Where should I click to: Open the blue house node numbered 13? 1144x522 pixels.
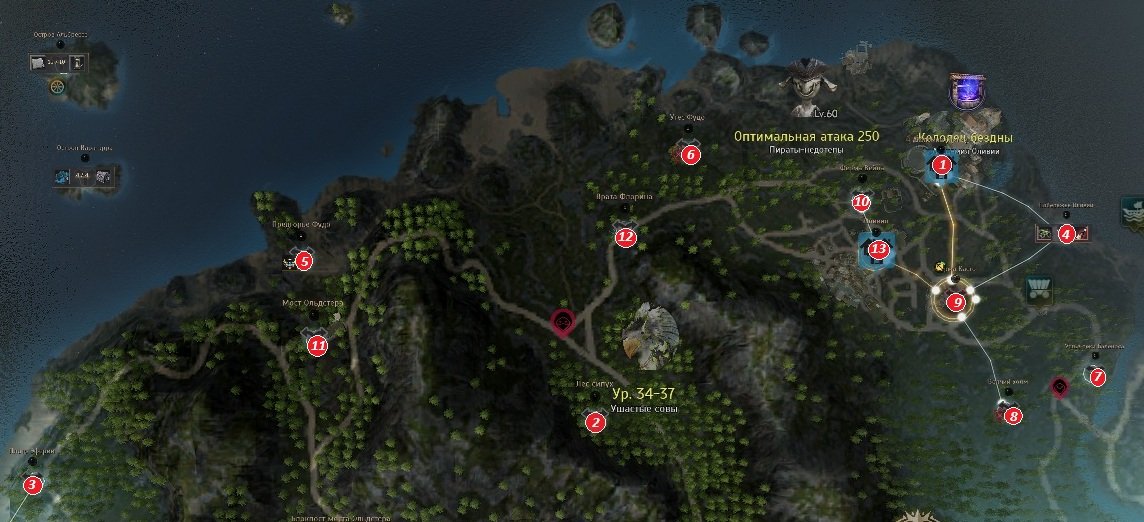tap(878, 248)
